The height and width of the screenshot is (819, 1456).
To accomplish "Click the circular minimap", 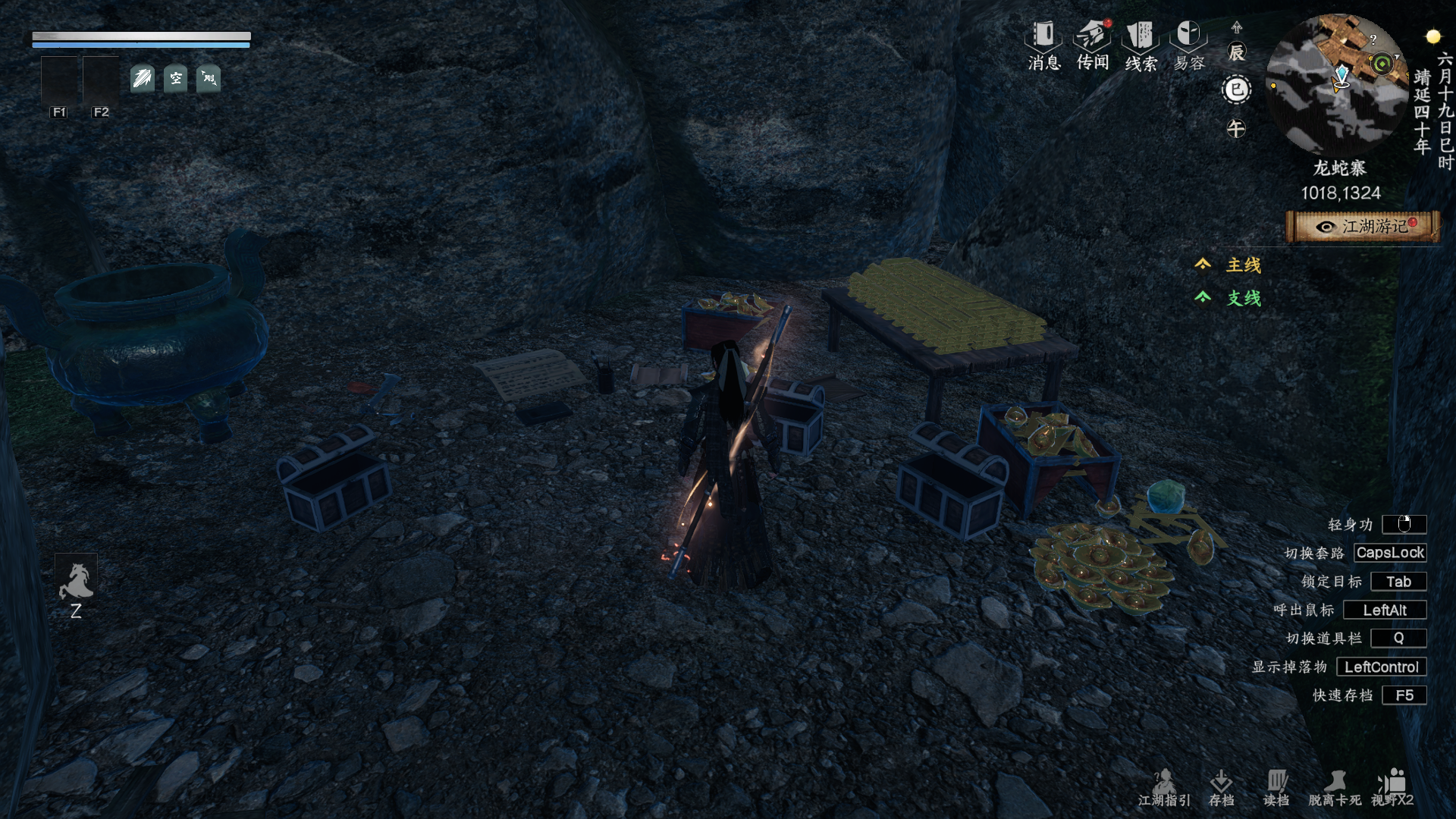I will pyautogui.click(x=1338, y=83).
